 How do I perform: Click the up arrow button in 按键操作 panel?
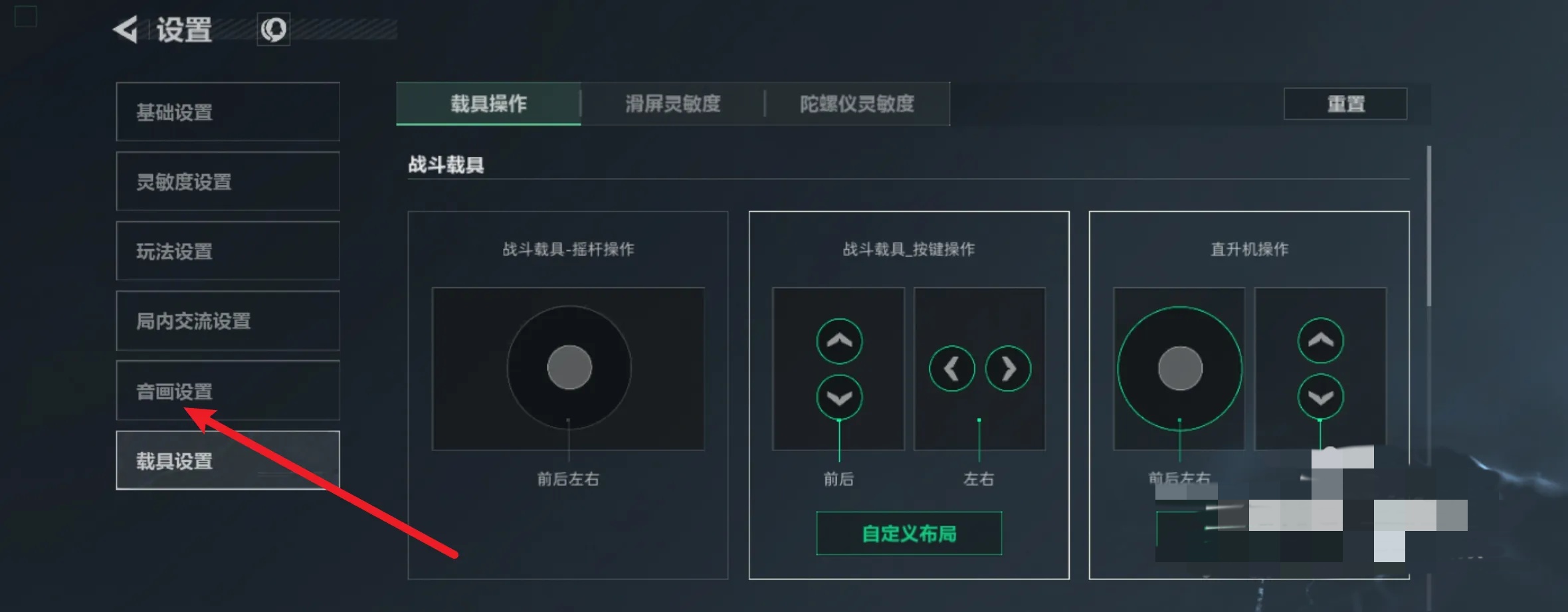[x=839, y=341]
